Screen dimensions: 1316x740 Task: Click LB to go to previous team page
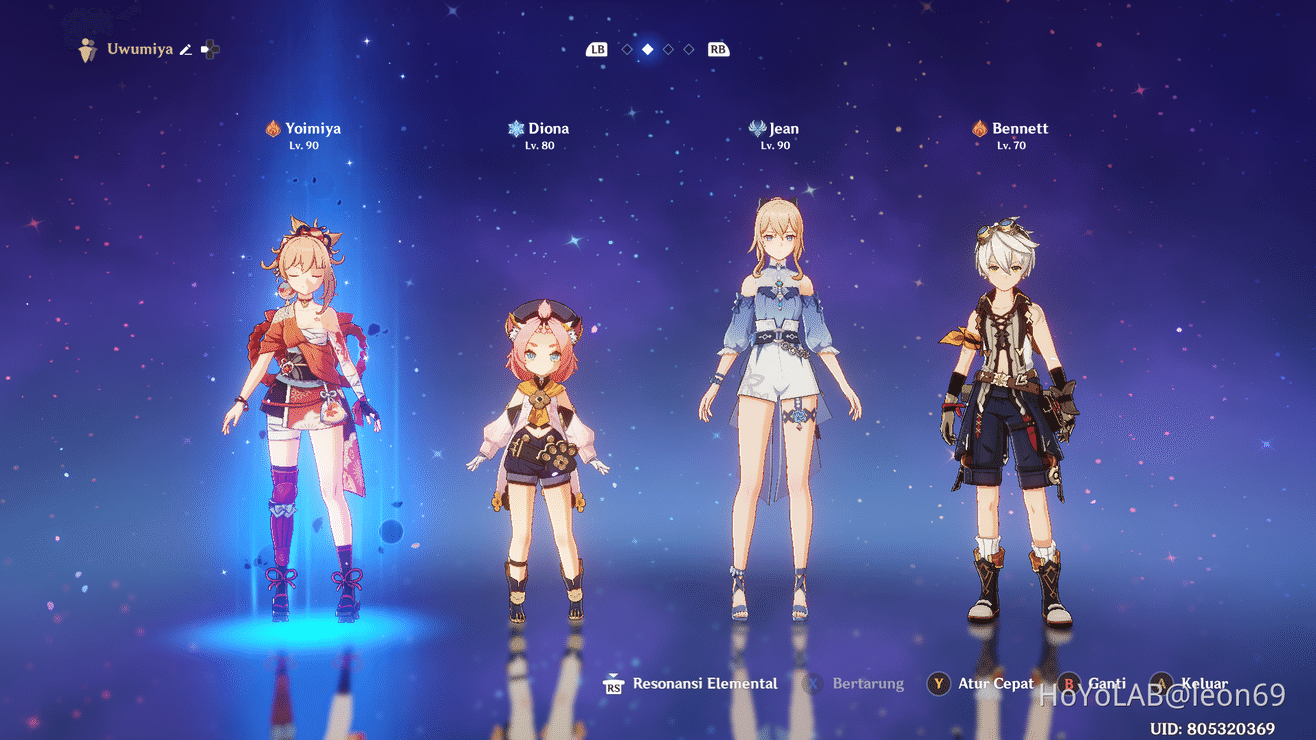(597, 47)
